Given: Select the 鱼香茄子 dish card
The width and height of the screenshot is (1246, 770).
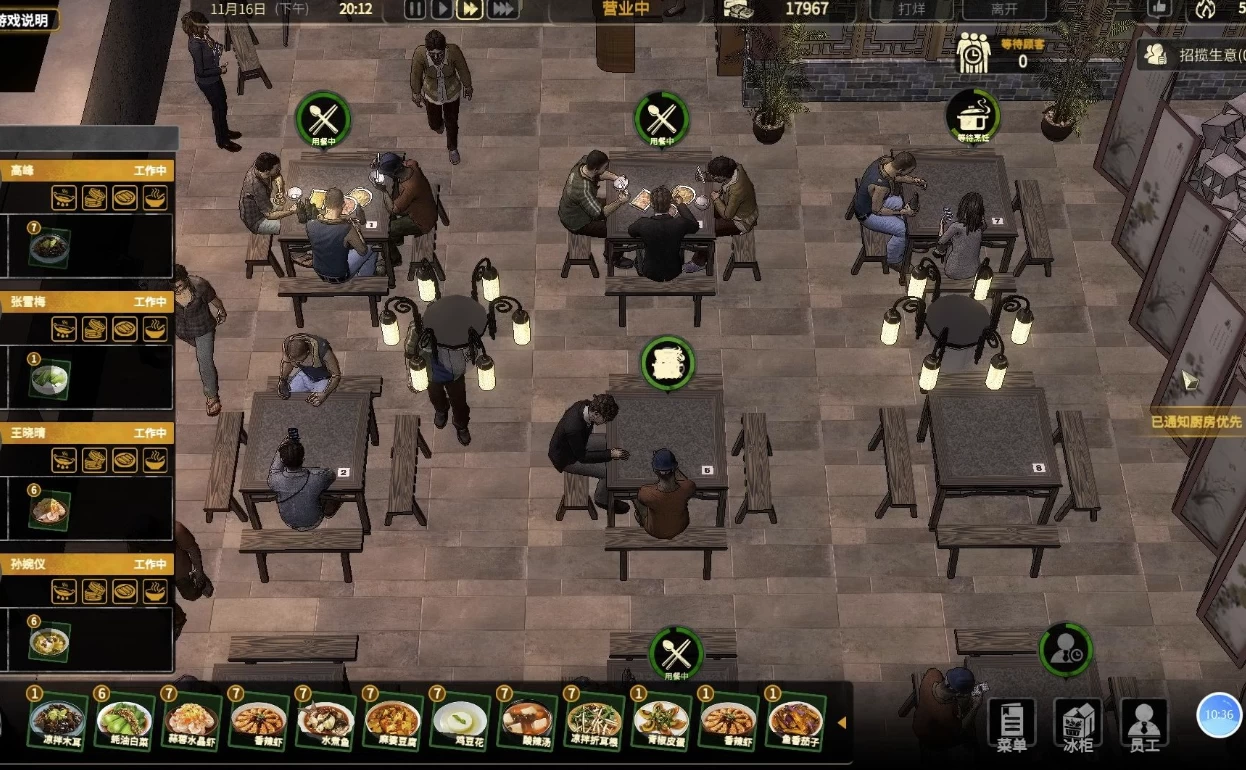Looking at the screenshot, I should (795, 720).
